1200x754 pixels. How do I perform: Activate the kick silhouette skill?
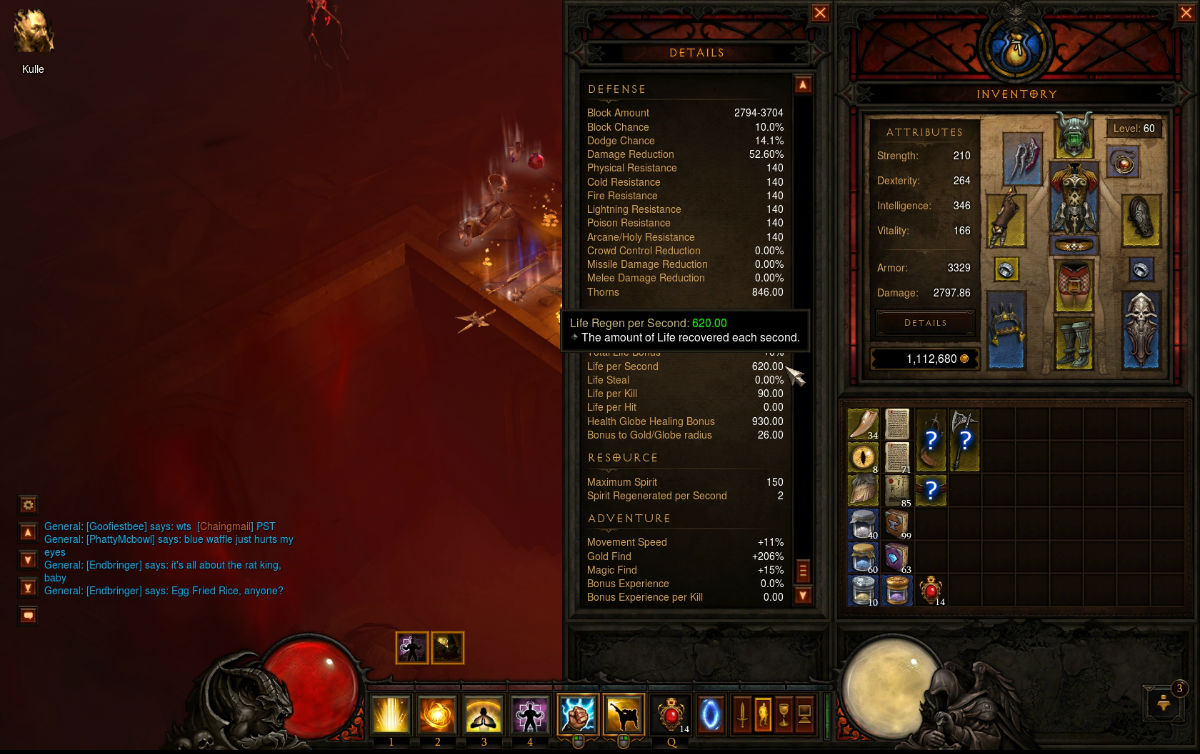(623, 715)
